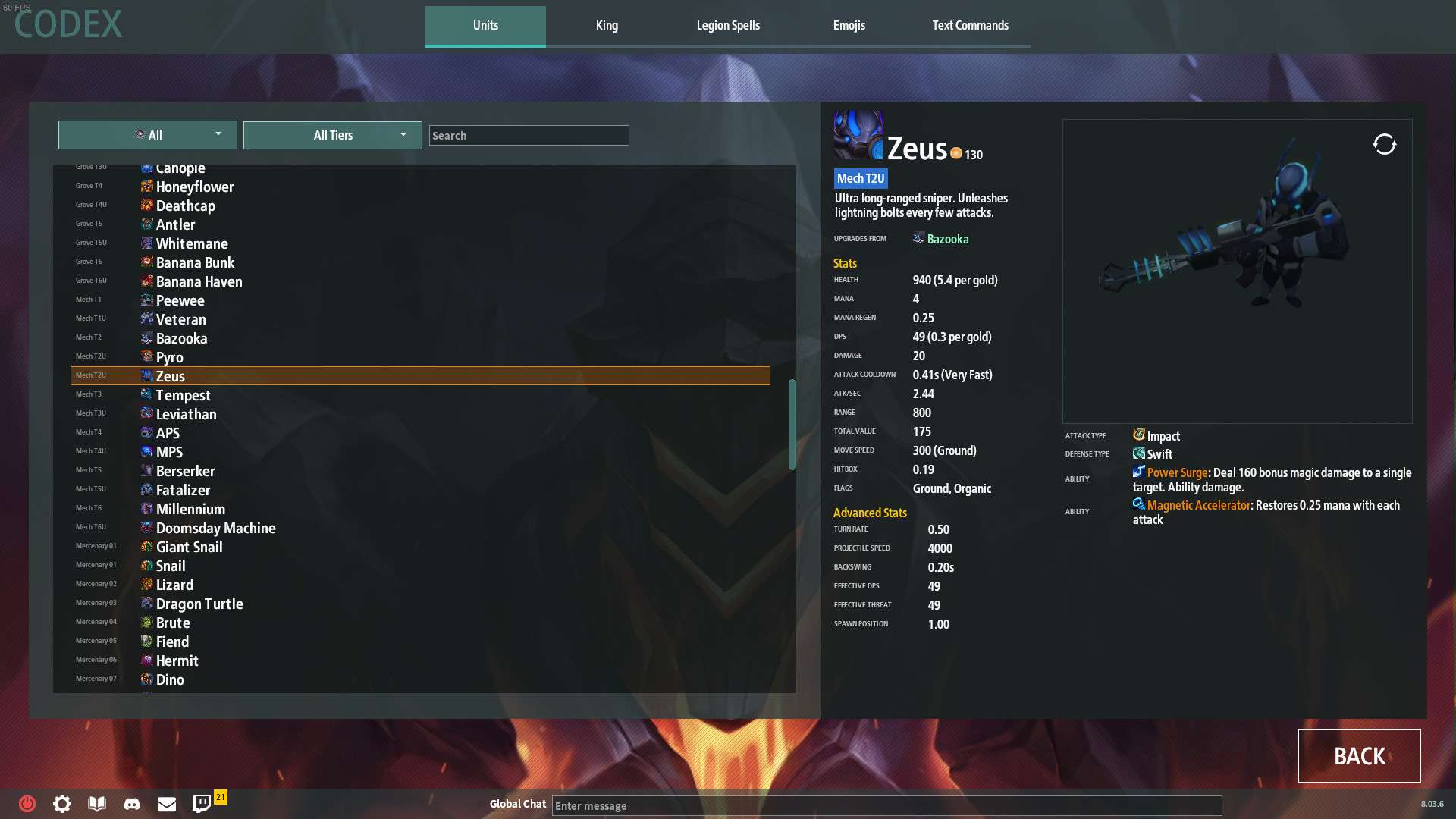Open the Bazooka upgrade-from link
Viewport: 1456px width, 819px height.
[947, 239]
